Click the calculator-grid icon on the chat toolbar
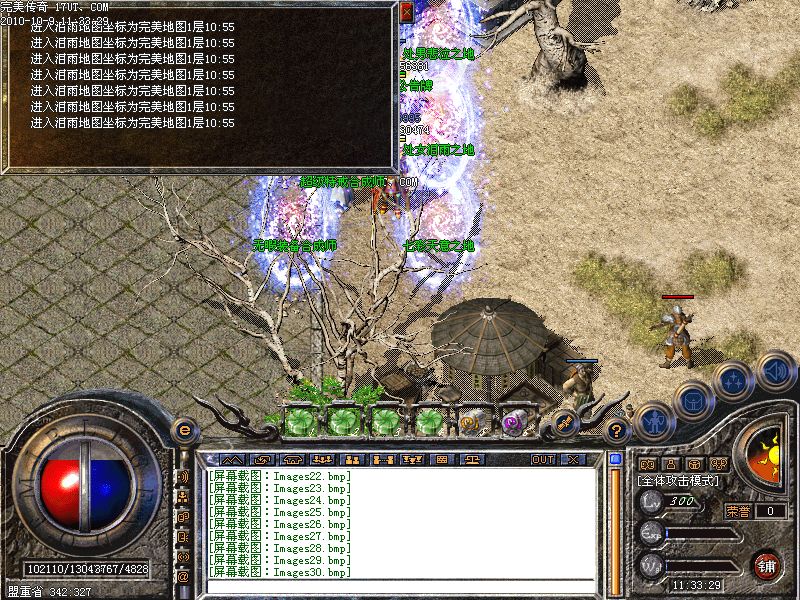800x600 pixels. [x=441, y=459]
